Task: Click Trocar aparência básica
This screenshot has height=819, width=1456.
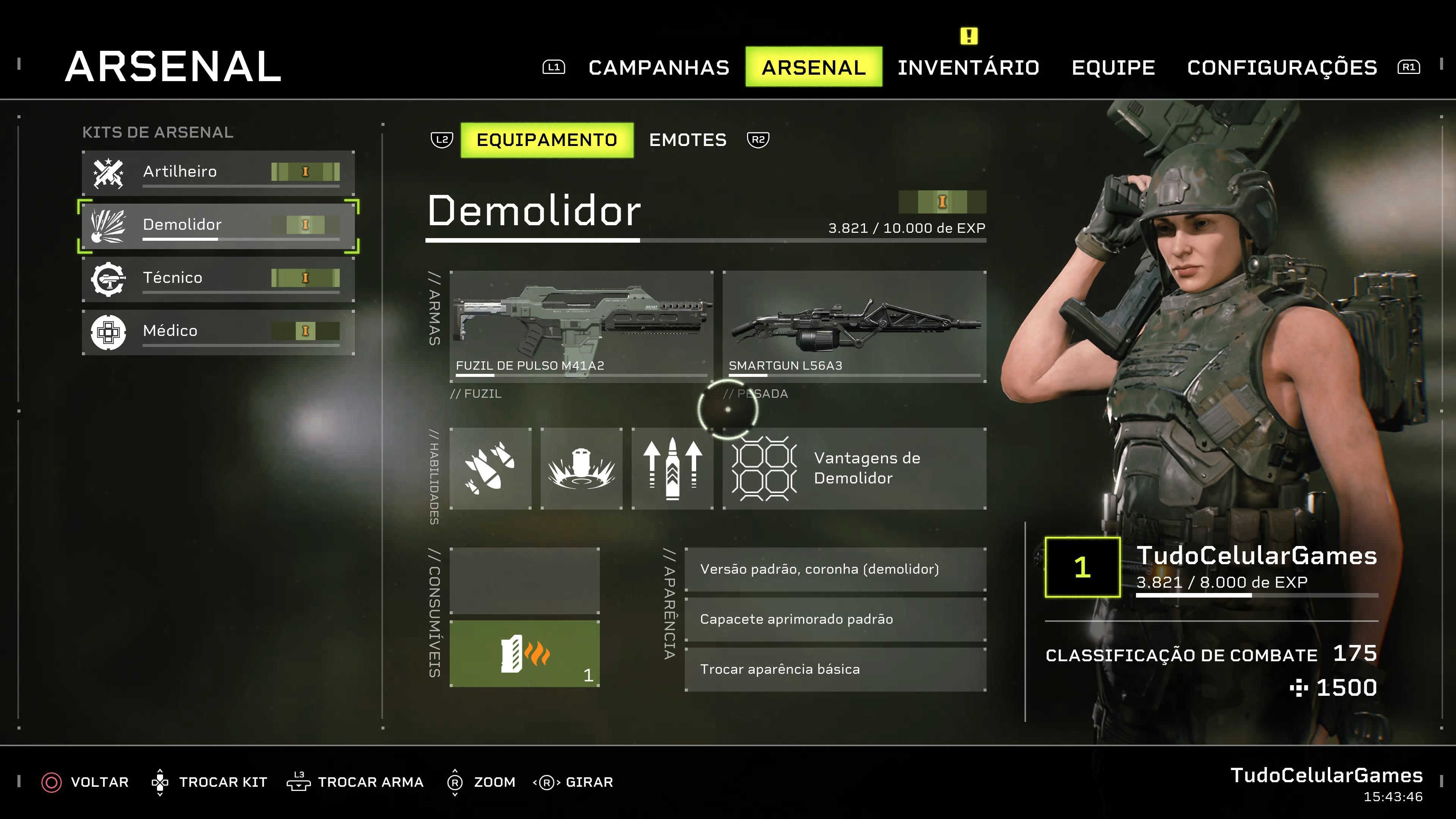Action: coord(835,669)
